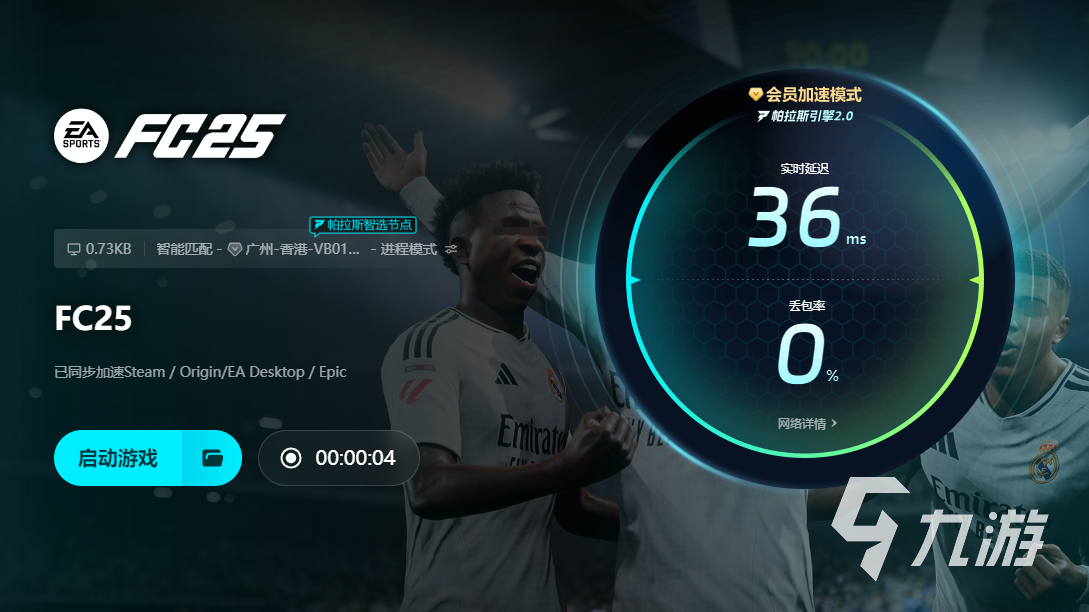Click the 会员加速模式 member mode label

(x=805, y=95)
